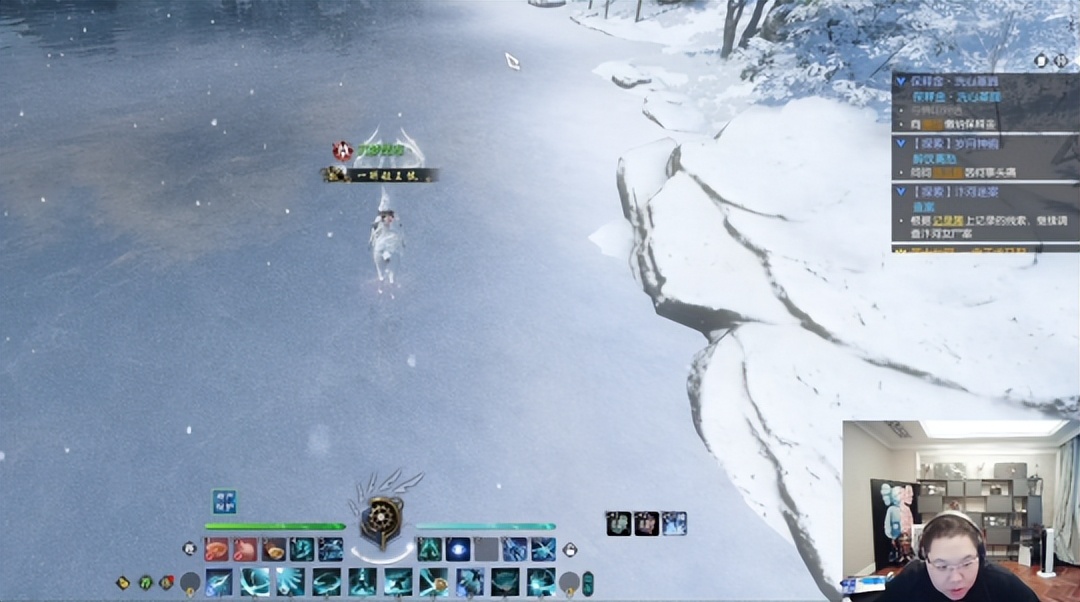Collapse the 保释金·洗心革面 quest entry arrow
1080x602 pixels.
pyautogui.click(x=900, y=81)
